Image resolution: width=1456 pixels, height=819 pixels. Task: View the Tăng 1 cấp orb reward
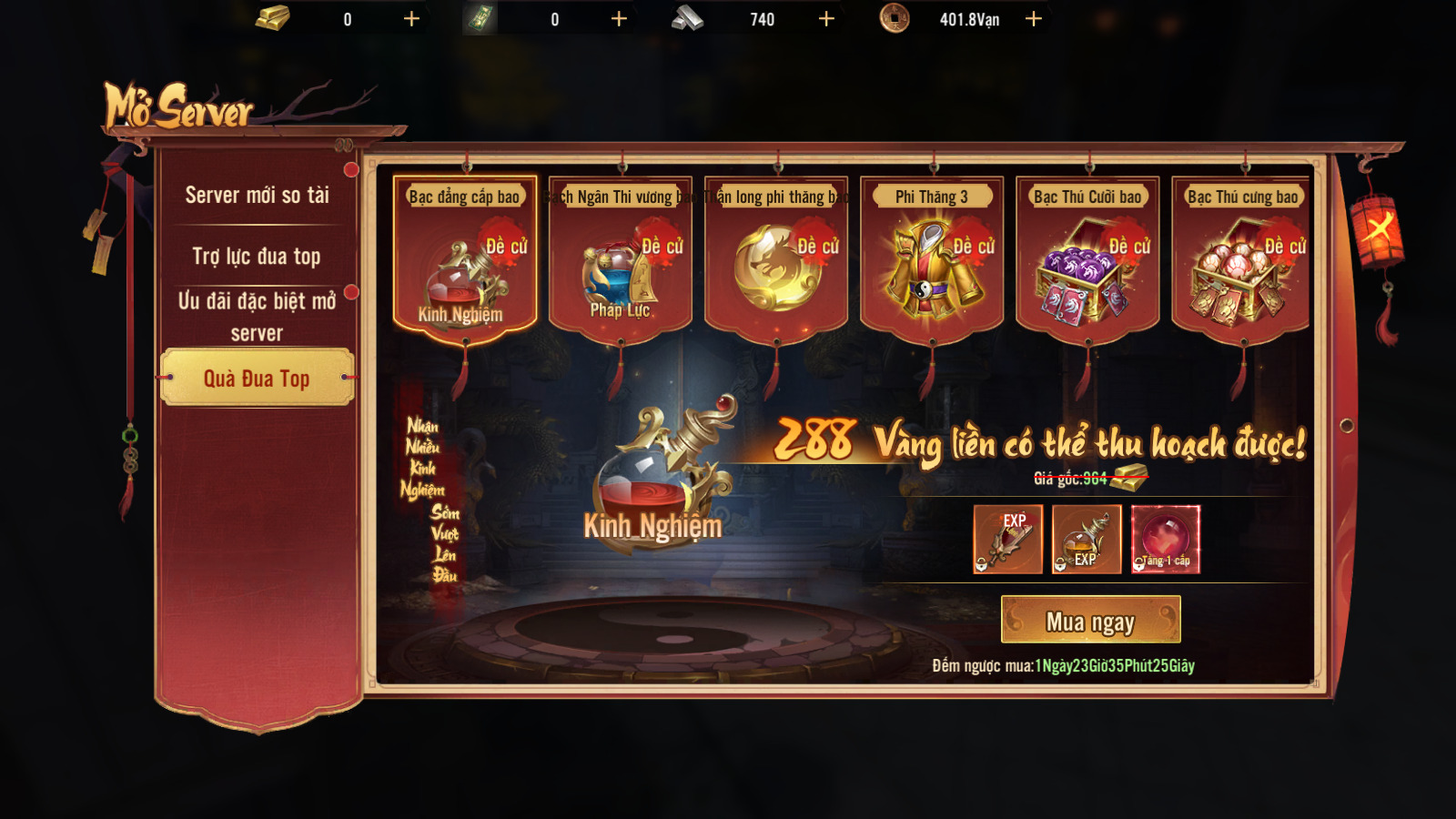(1166, 540)
